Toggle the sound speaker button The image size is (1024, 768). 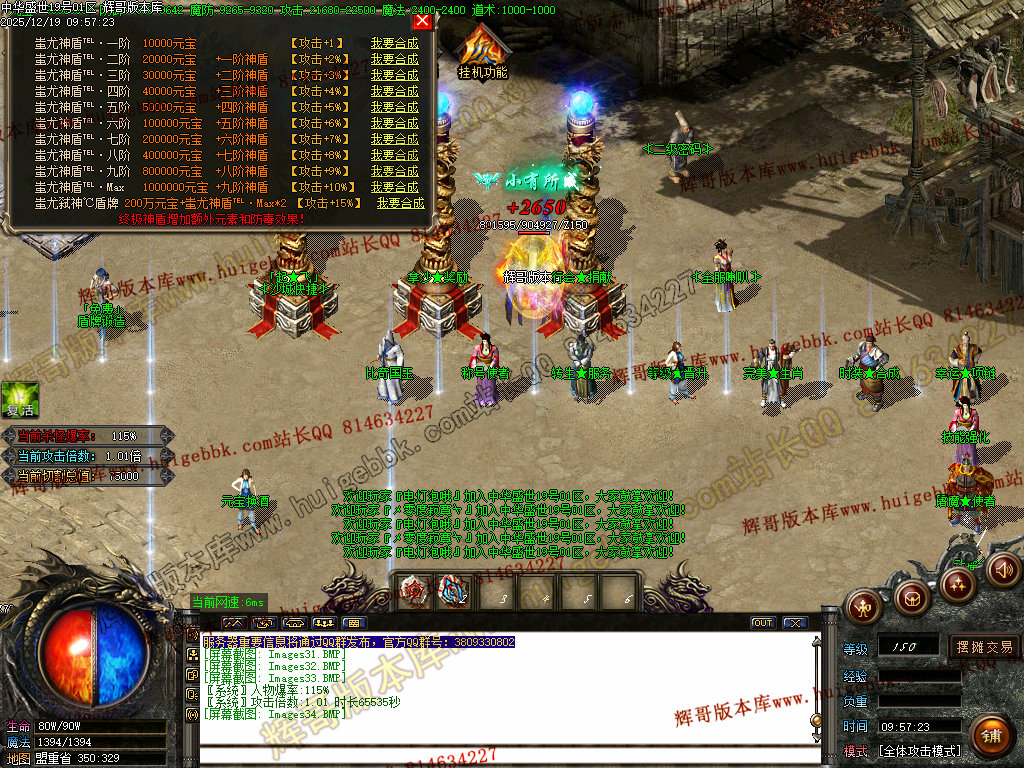click(1004, 570)
